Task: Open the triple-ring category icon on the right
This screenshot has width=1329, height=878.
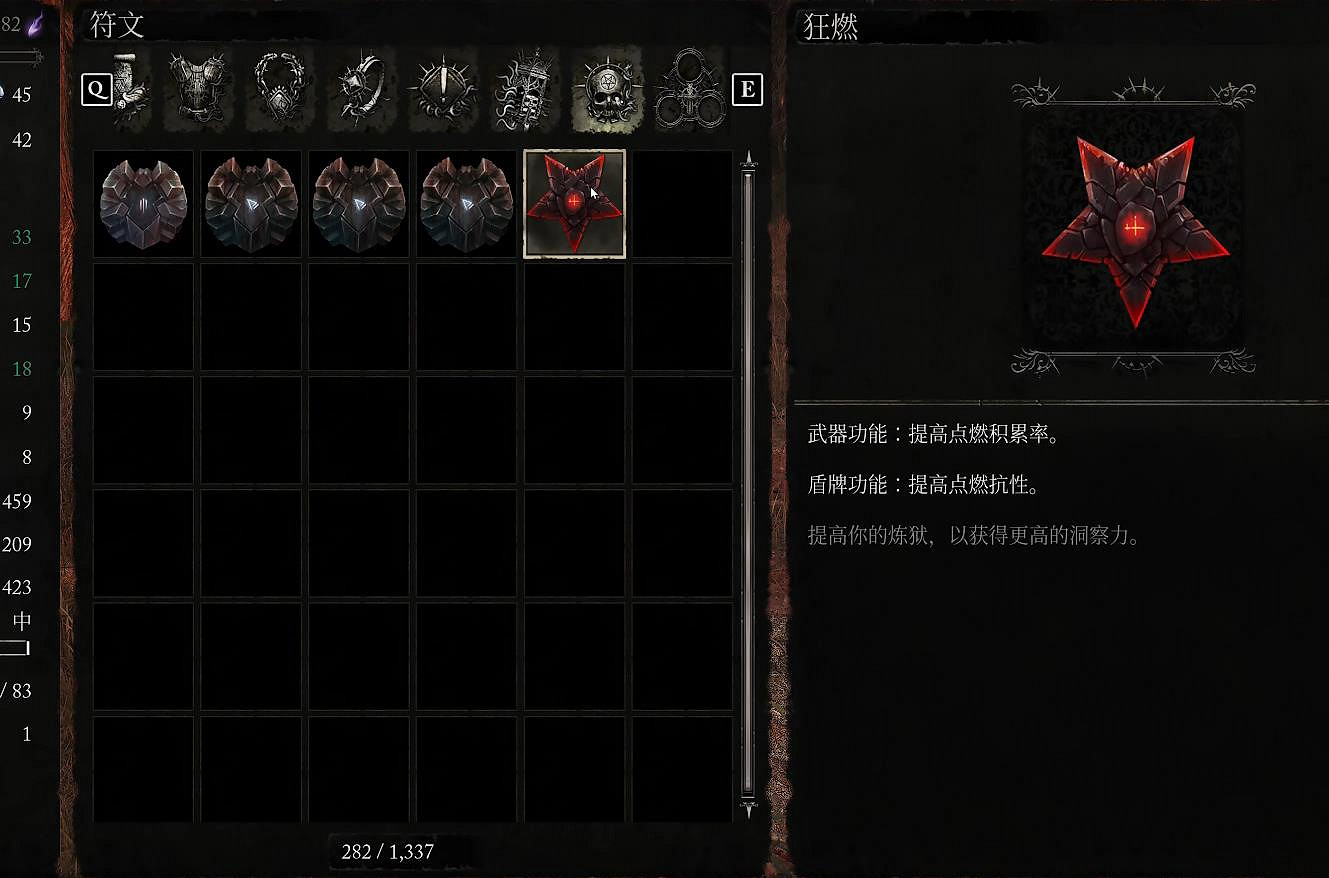Action: tap(688, 89)
